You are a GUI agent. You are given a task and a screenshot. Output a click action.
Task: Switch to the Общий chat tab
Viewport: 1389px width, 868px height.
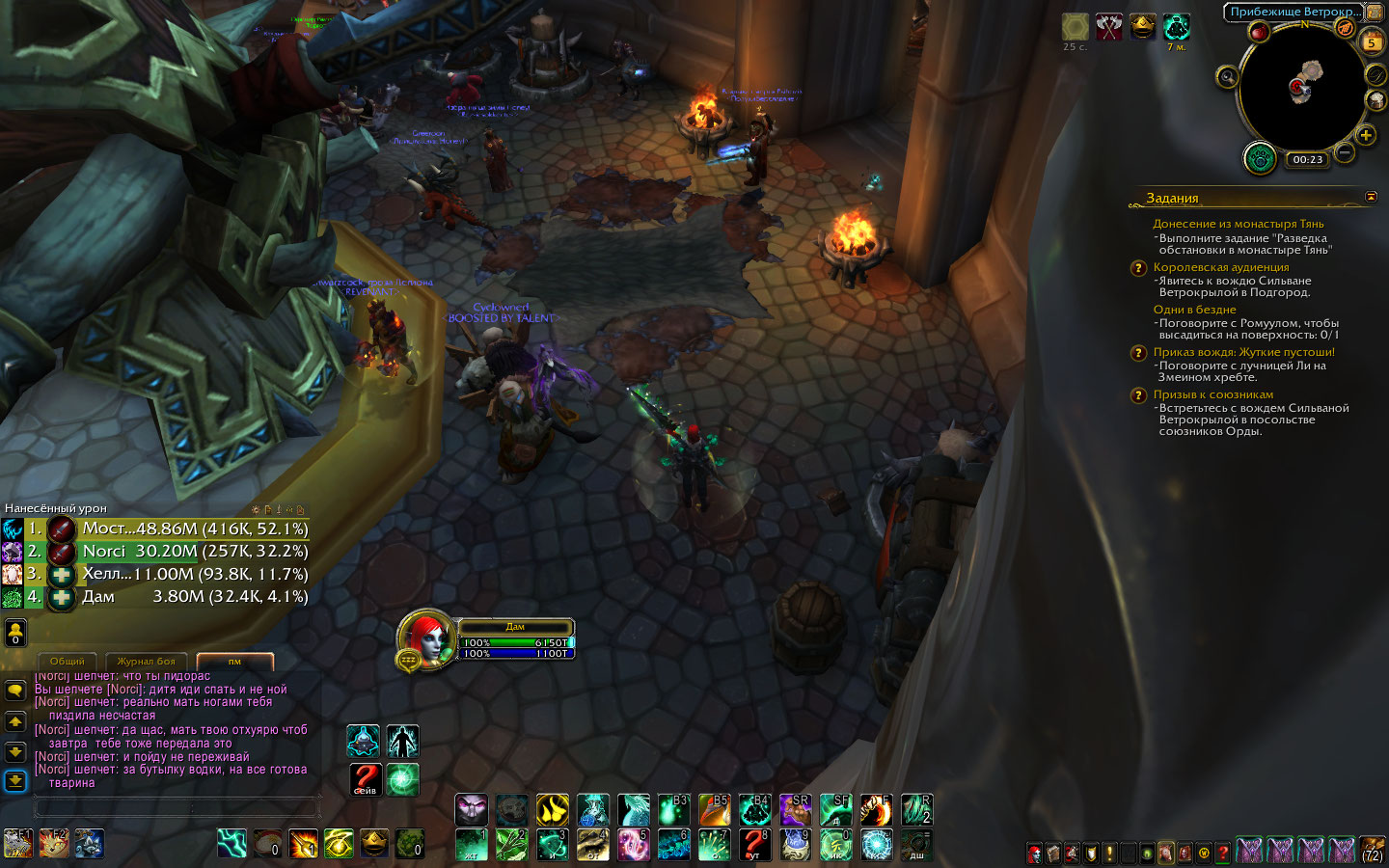click(68, 662)
